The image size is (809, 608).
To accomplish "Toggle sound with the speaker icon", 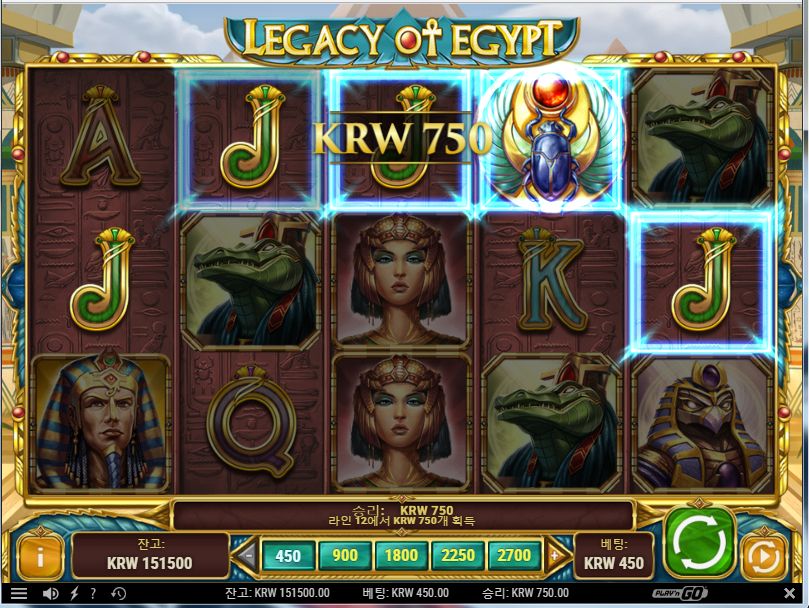I will 50,594.
